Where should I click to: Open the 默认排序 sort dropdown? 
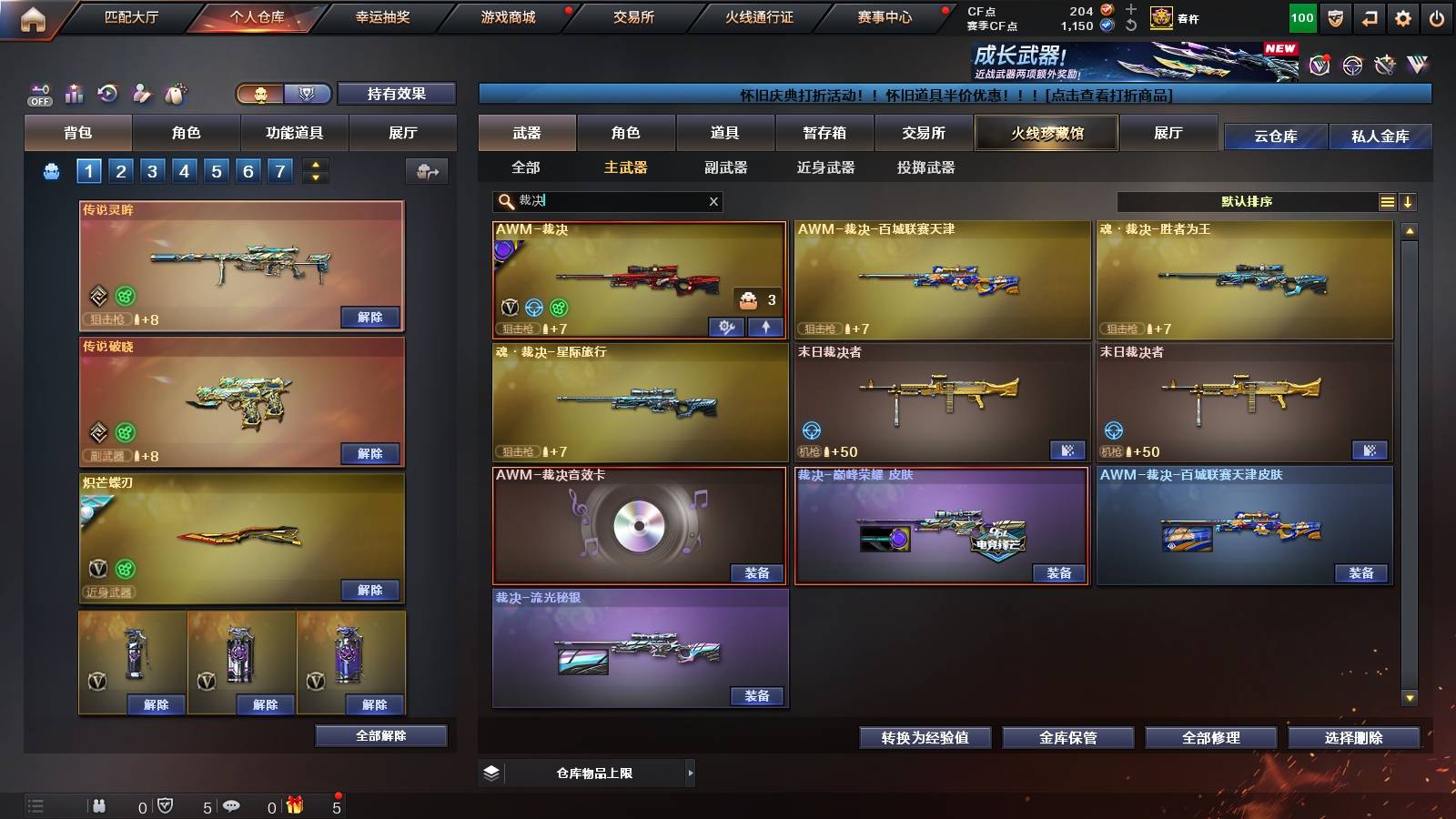point(1256,201)
